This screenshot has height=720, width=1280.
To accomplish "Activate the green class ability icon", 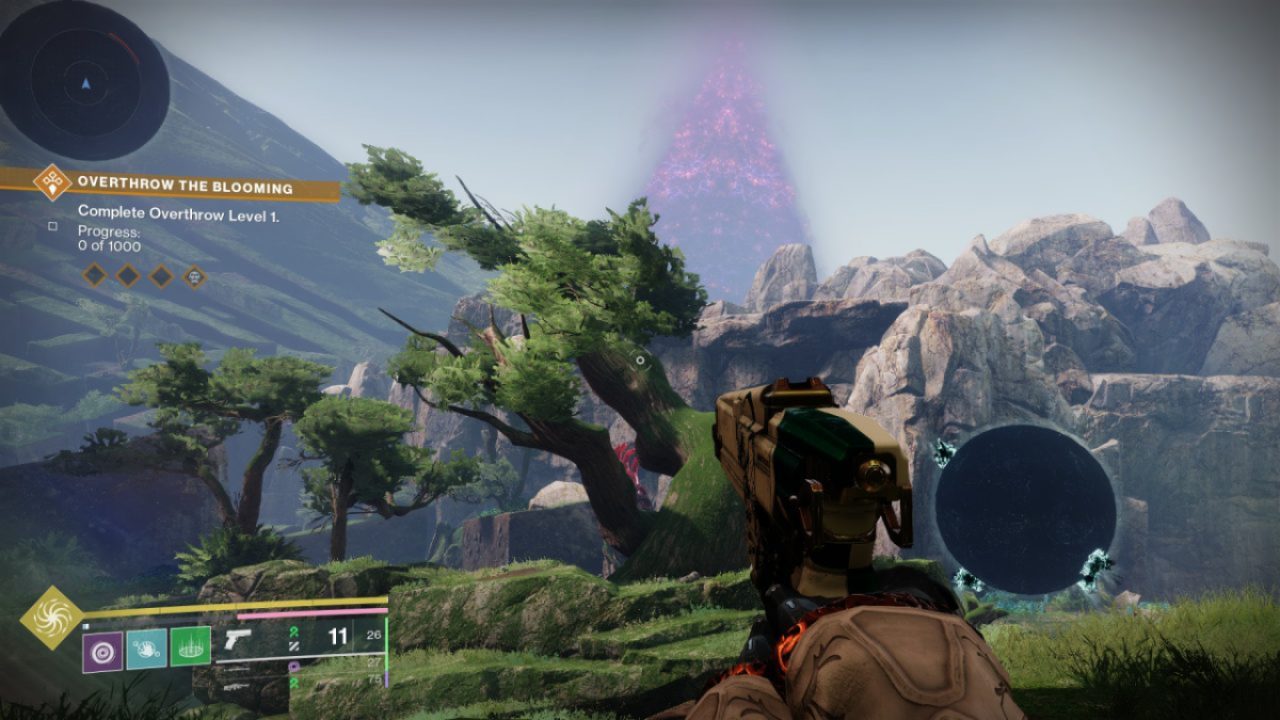I will [190, 646].
